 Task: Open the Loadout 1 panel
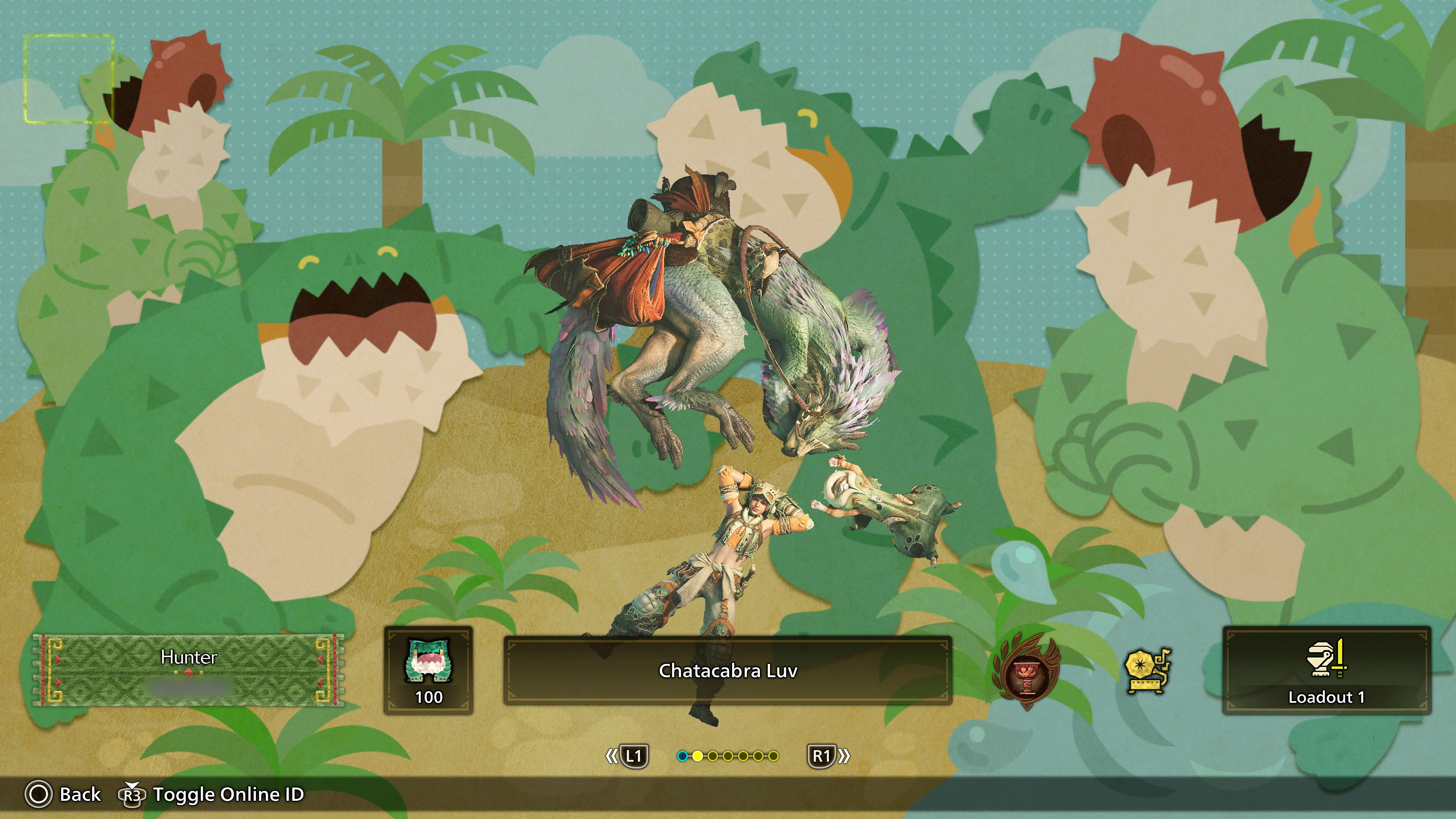(1326, 670)
